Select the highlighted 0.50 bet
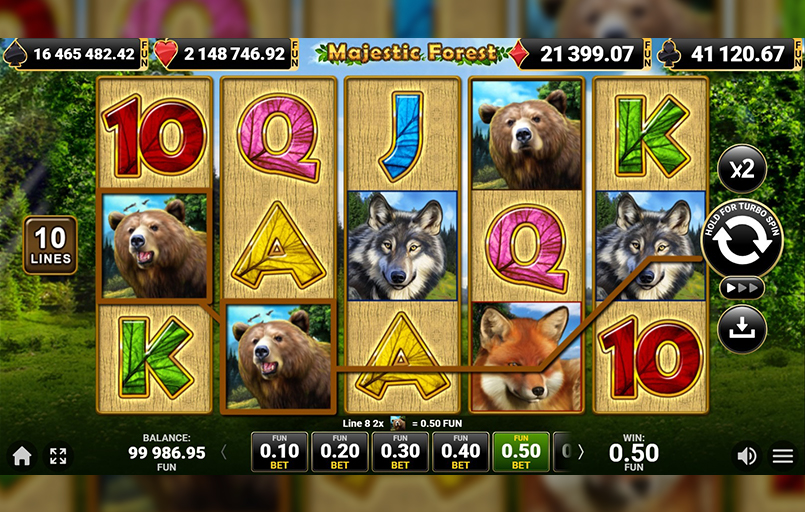This screenshot has width=805, height=512. pos(520,452)
